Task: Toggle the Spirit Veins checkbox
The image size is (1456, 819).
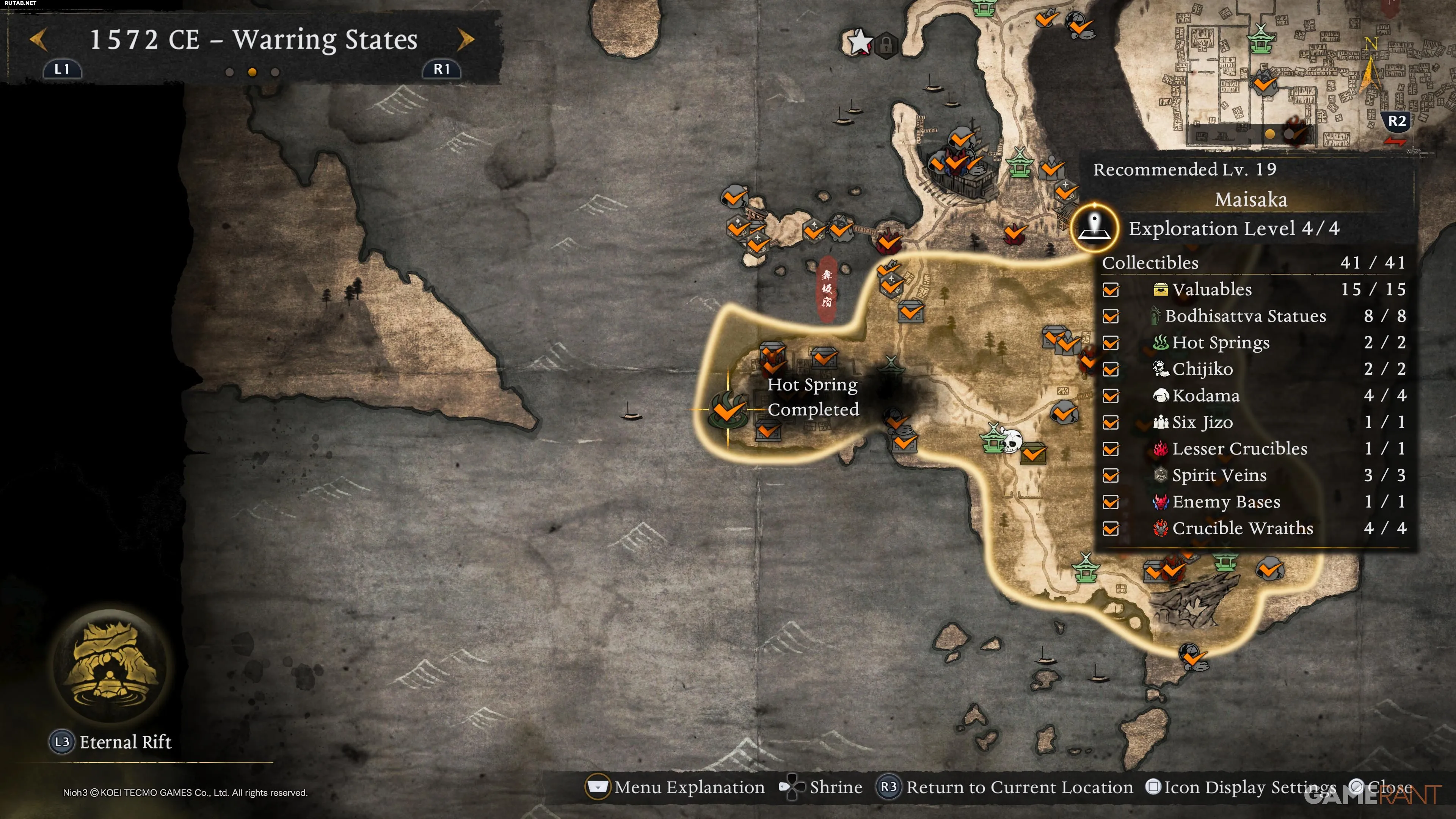Action: 1111,476
